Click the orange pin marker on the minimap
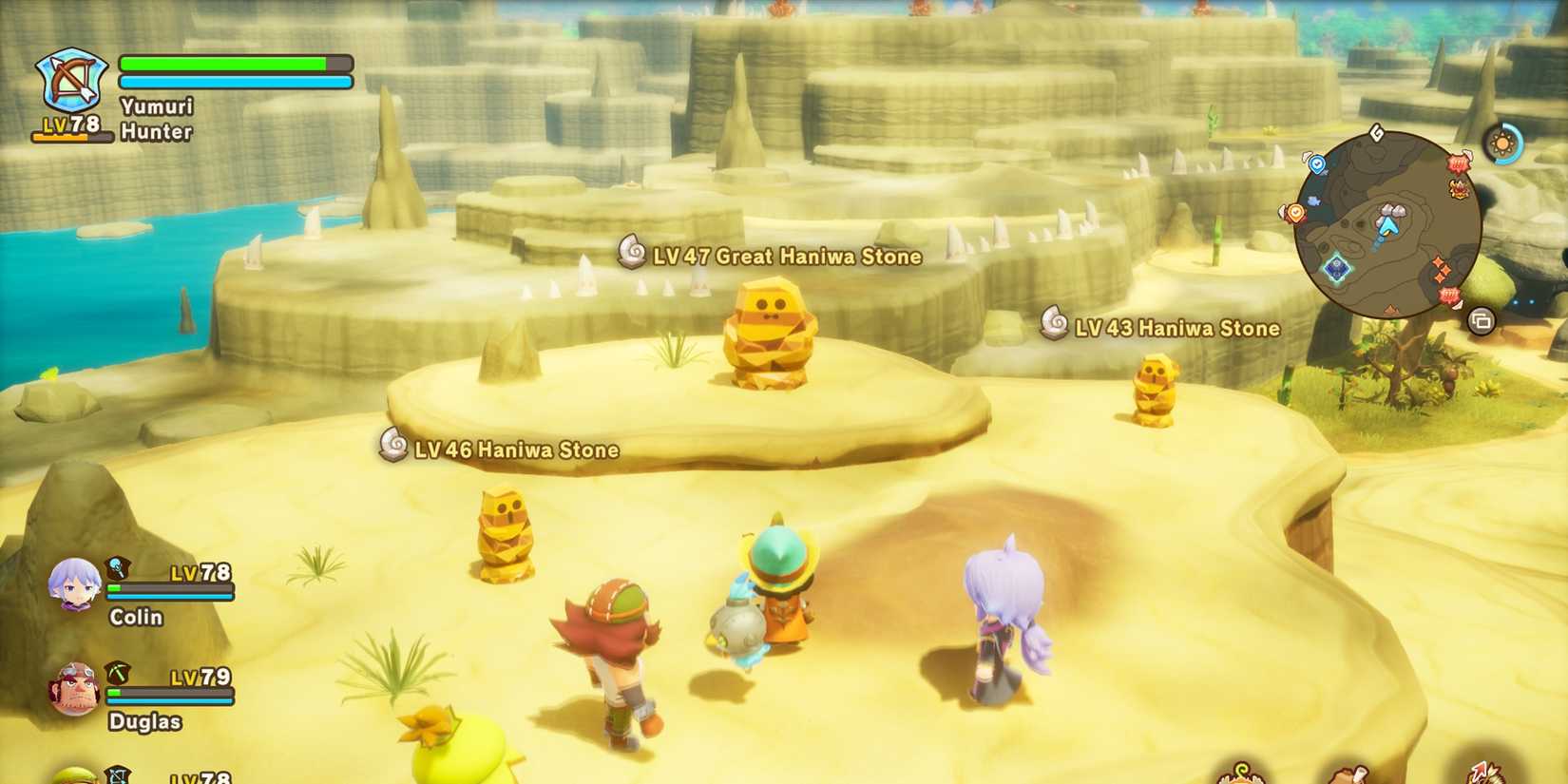Viewport: 1568px width, 784px height. [x=1294, y=211]
